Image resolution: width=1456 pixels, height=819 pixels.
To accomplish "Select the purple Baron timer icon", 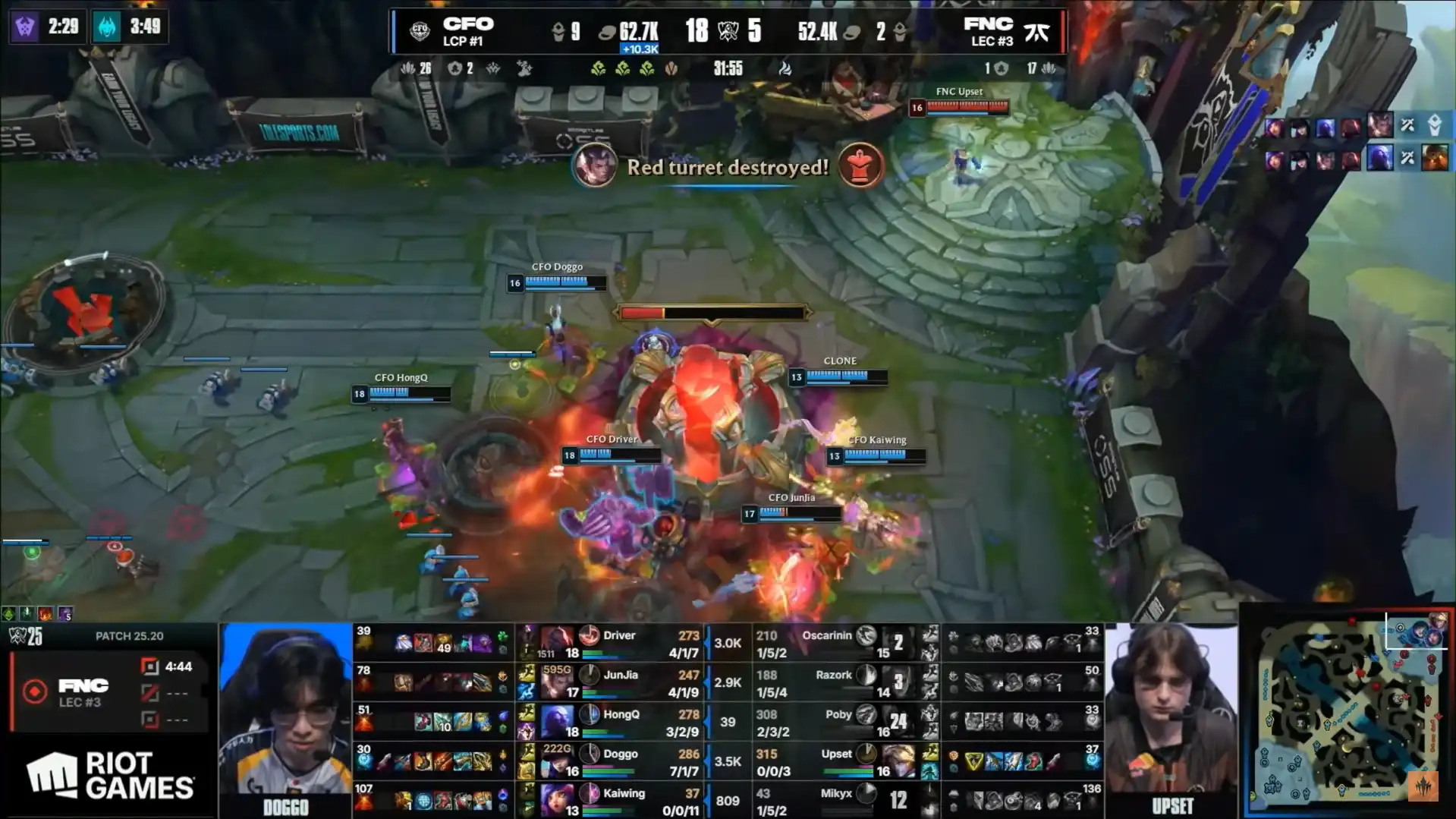I will (x=25, y=27).
